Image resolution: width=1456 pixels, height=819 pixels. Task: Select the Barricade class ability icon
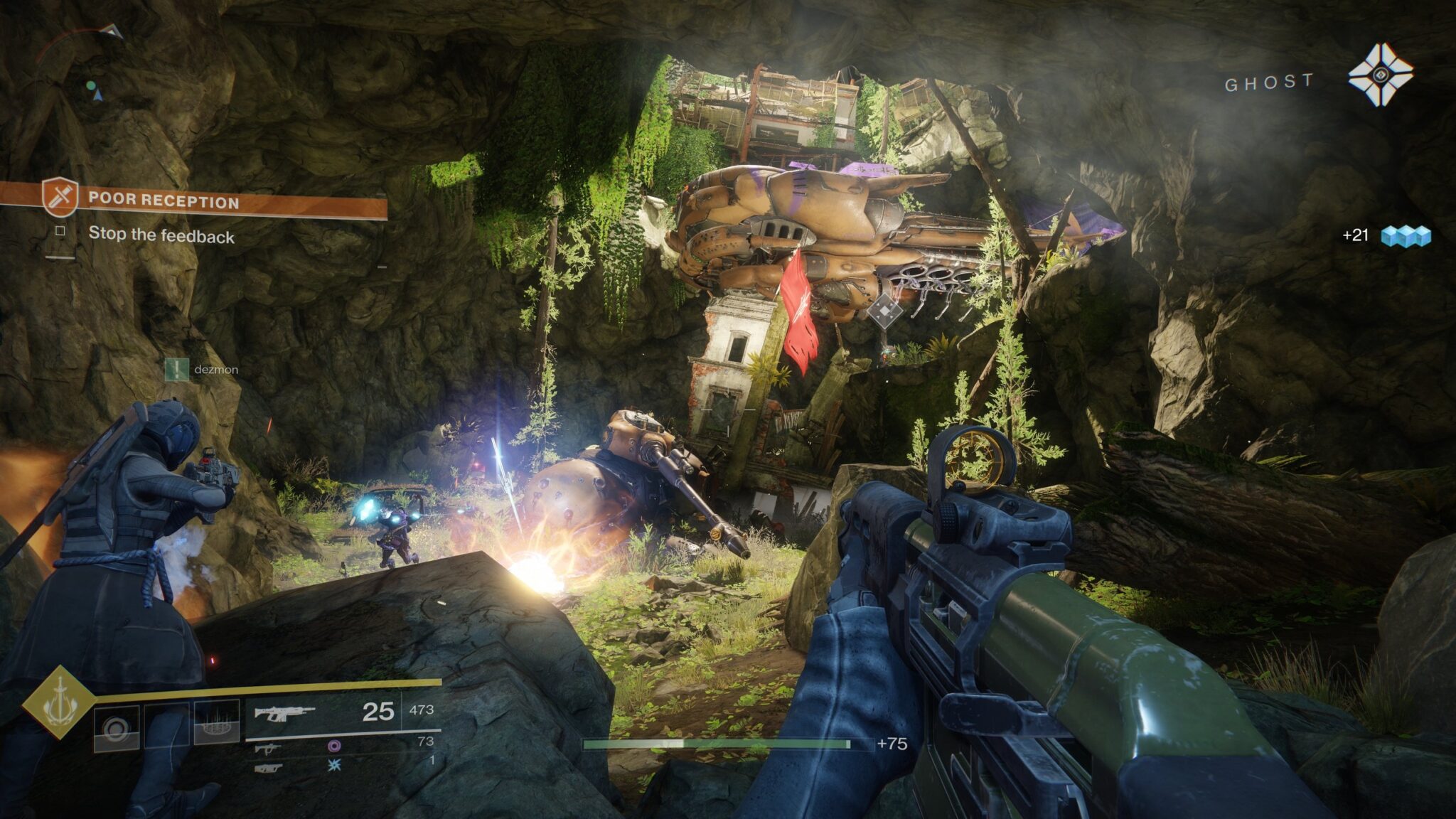coord(218,723)
